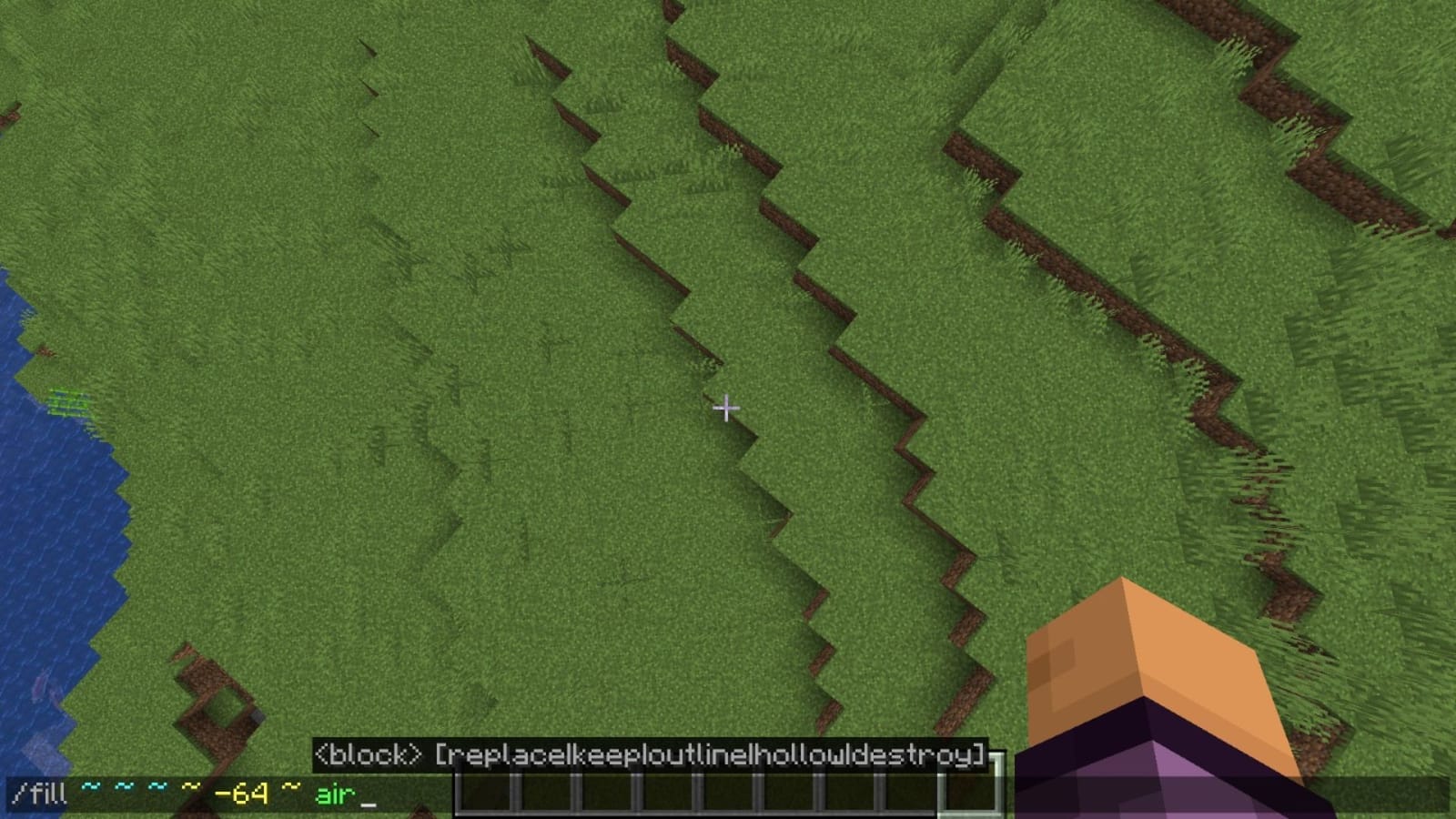
Task: Select the fourth hotbar slot
Action: 664,795
